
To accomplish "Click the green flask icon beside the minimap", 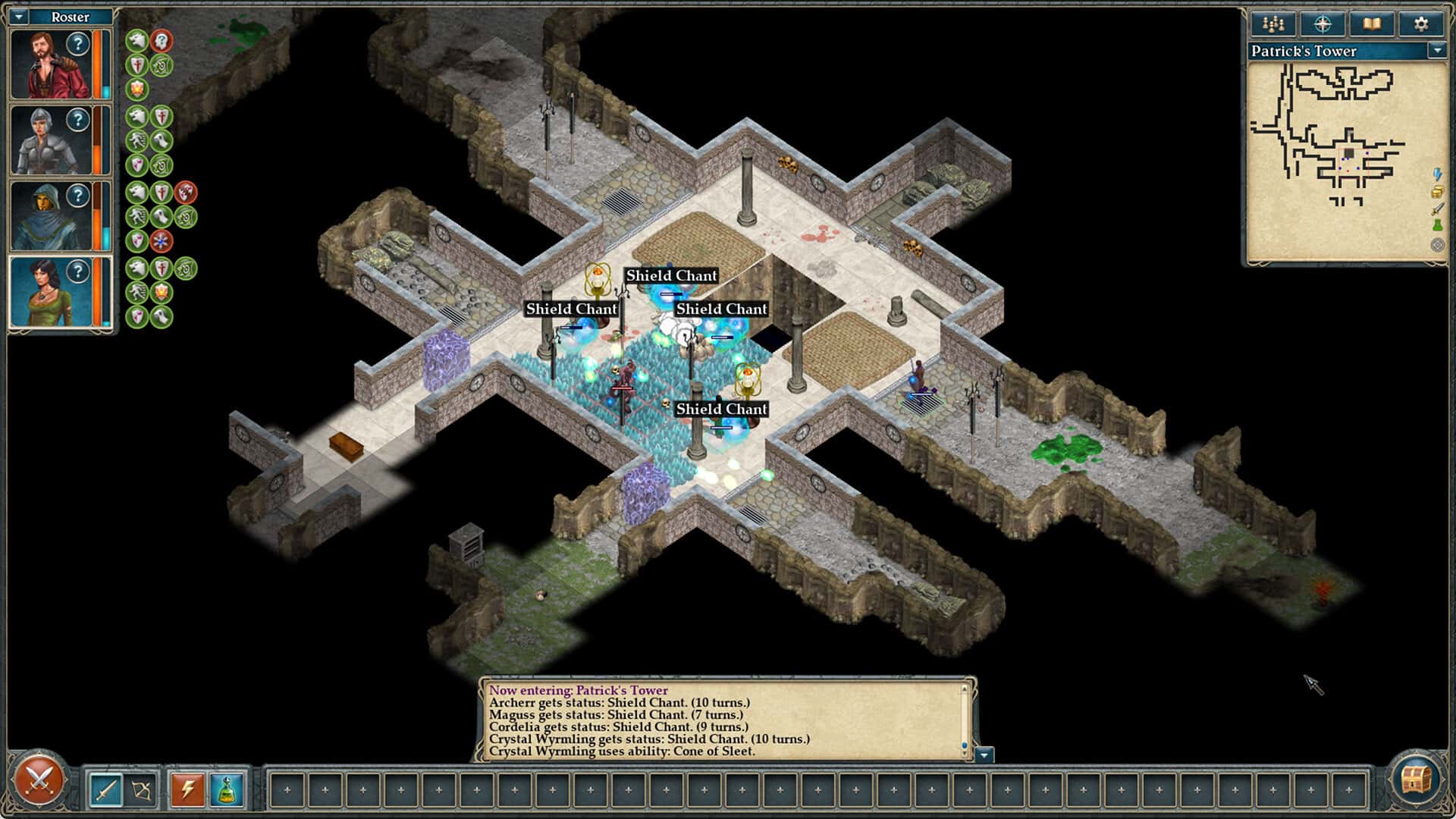I will [x=1439, y=224].
